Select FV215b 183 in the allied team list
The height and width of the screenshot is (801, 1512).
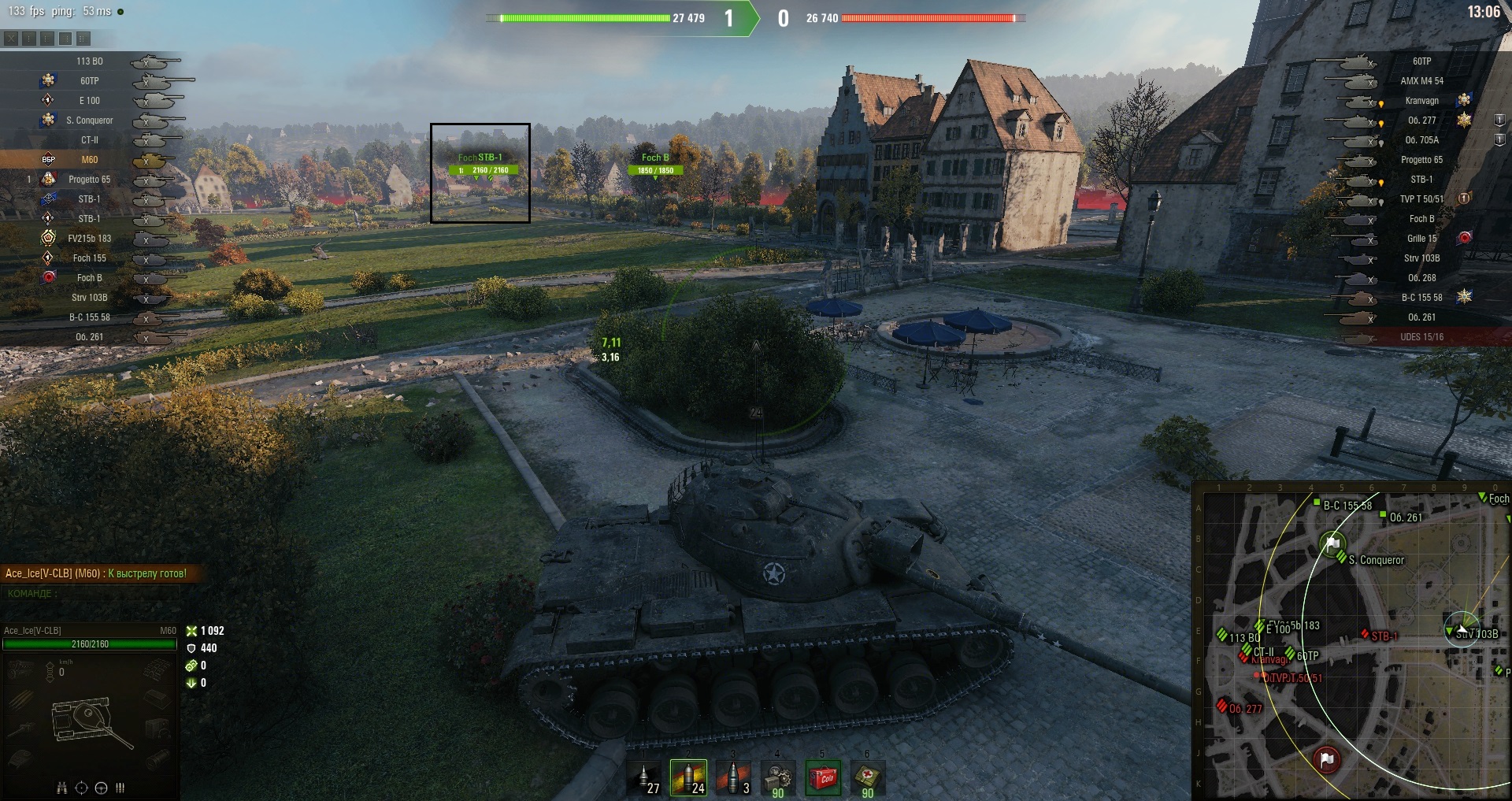(x=90, y=239)
